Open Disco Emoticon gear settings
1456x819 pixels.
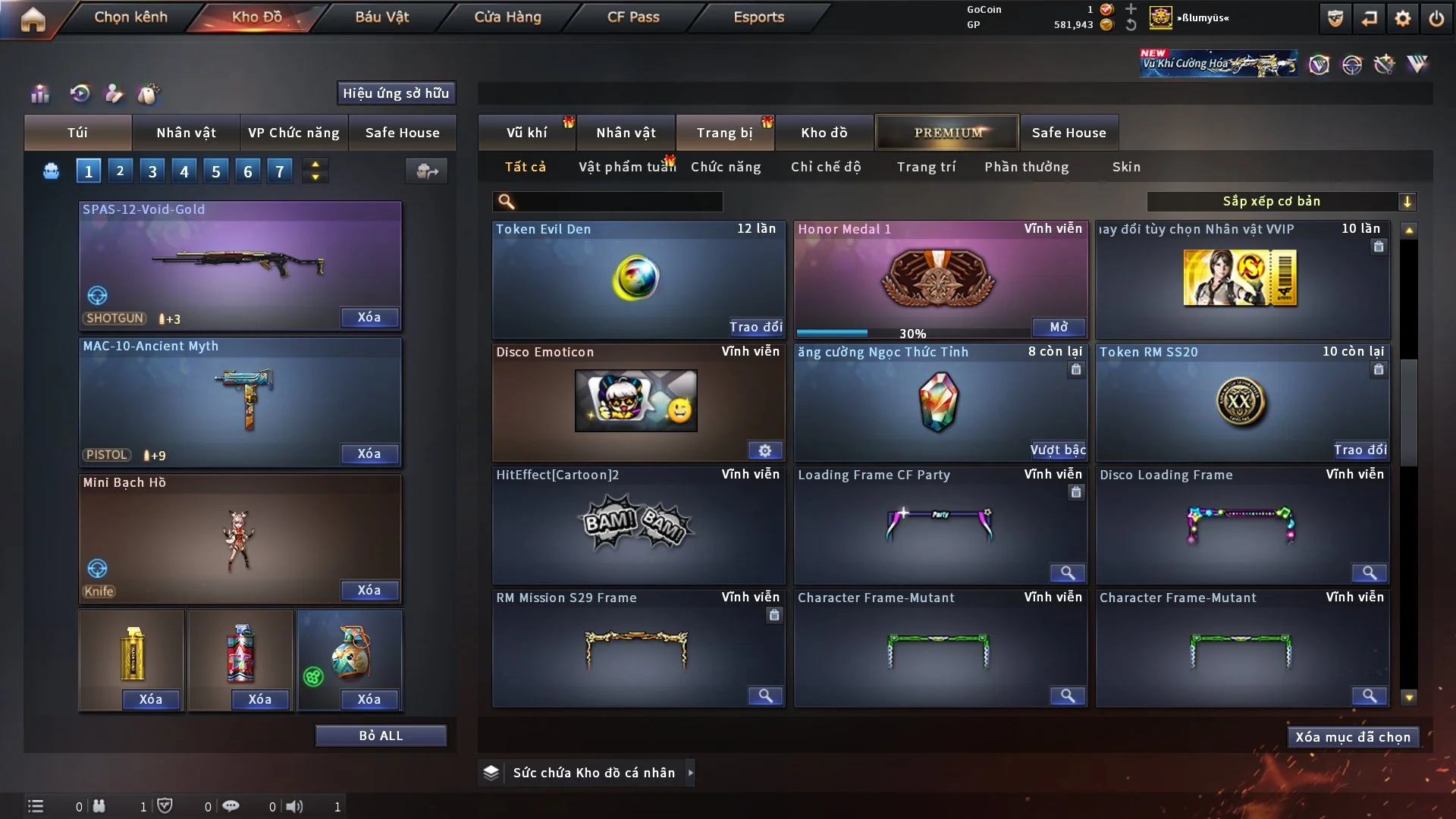(764, 450)
